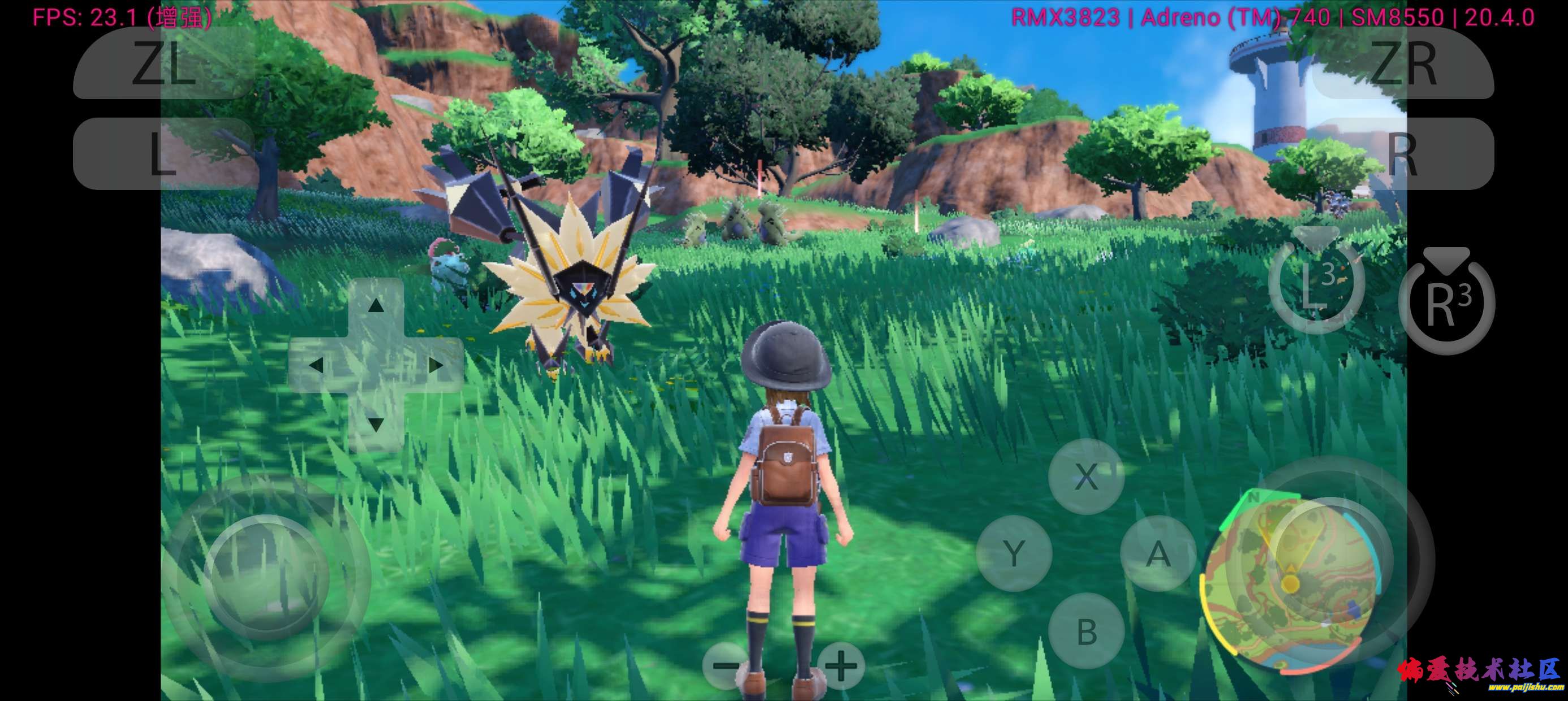Touch the left virtual analog stick

tap(266, 577)
